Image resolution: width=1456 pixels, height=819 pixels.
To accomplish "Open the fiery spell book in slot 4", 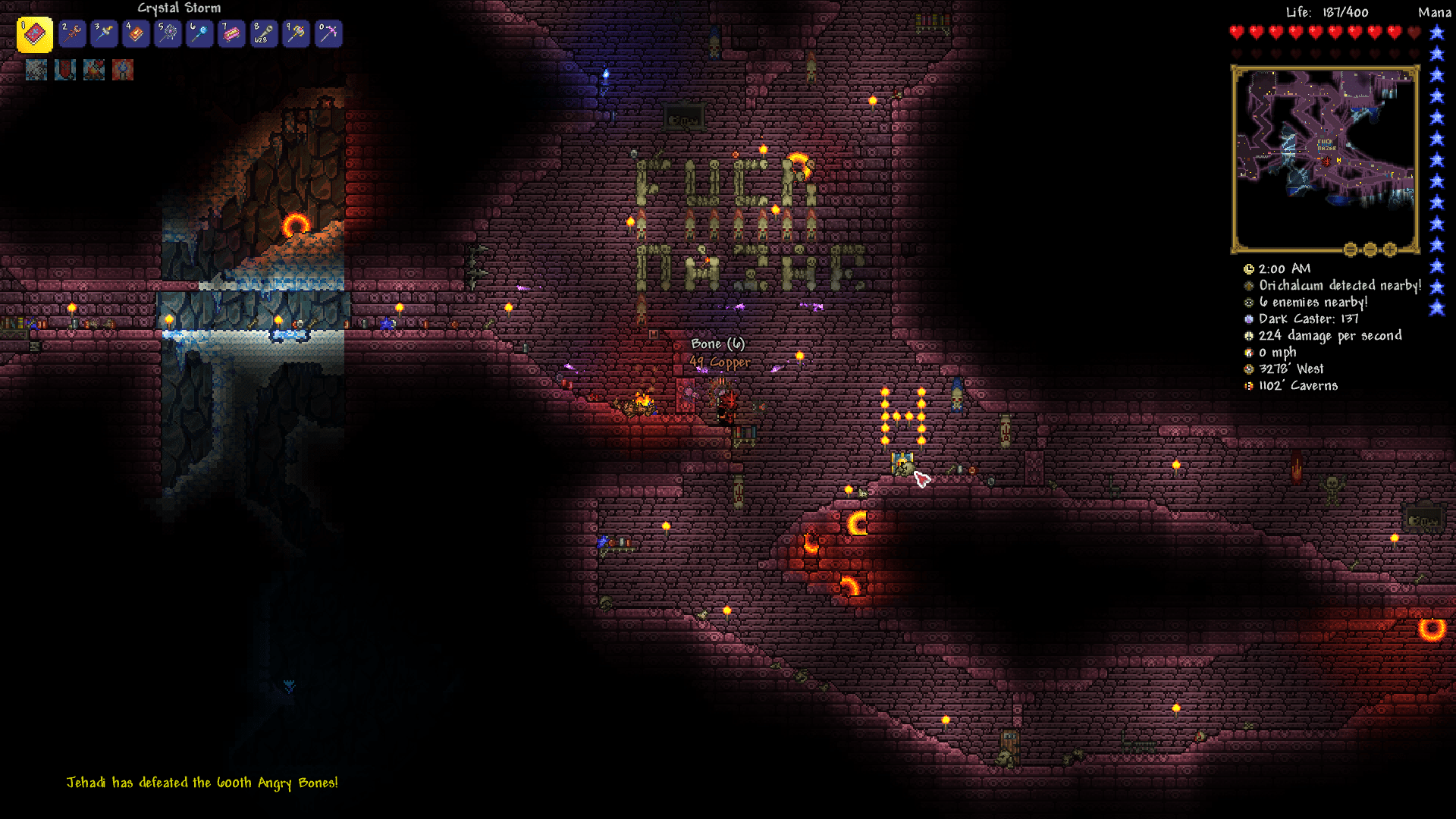I will point(136,33).
